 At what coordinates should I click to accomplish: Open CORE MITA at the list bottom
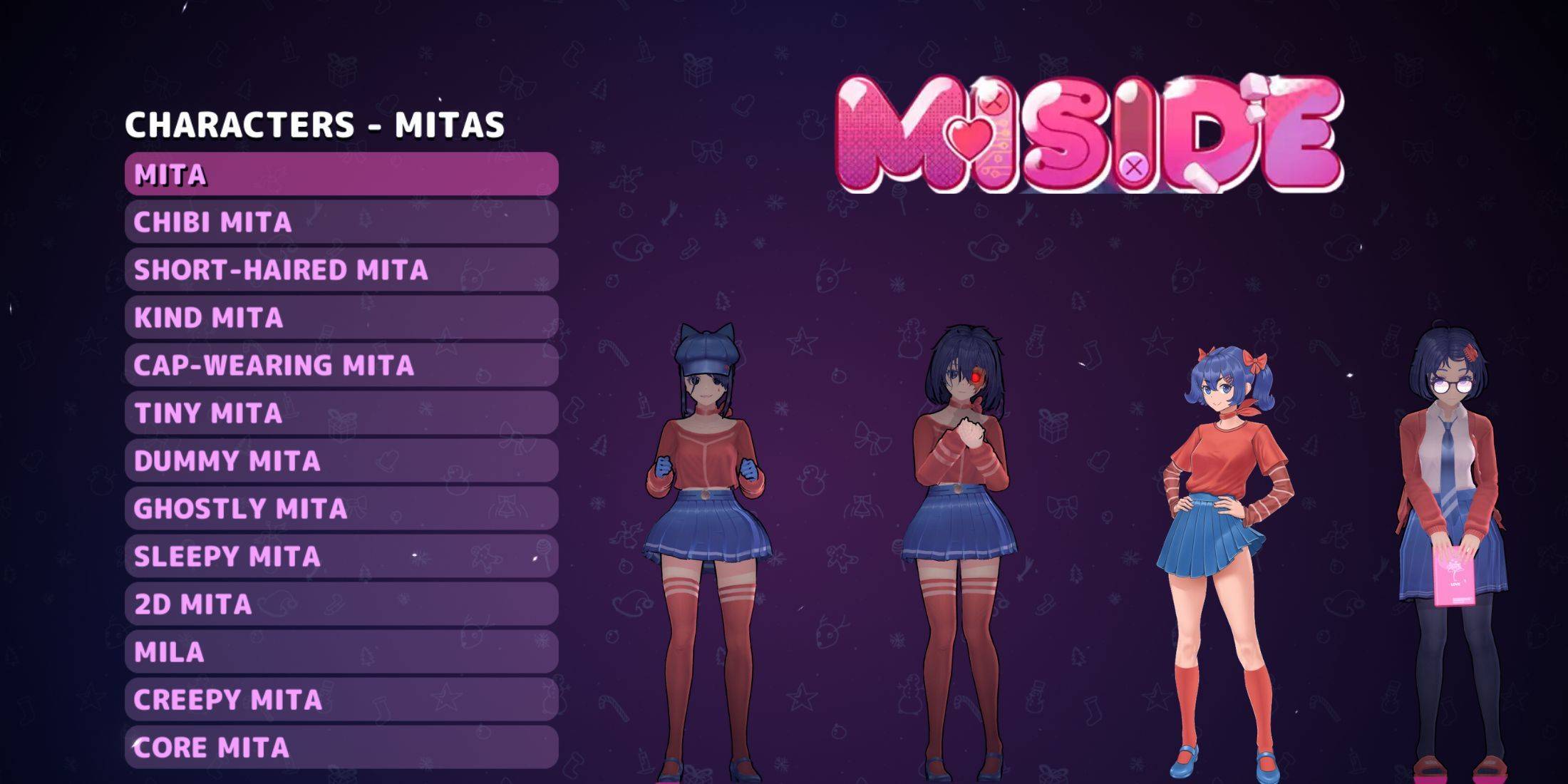coord(342,748)
